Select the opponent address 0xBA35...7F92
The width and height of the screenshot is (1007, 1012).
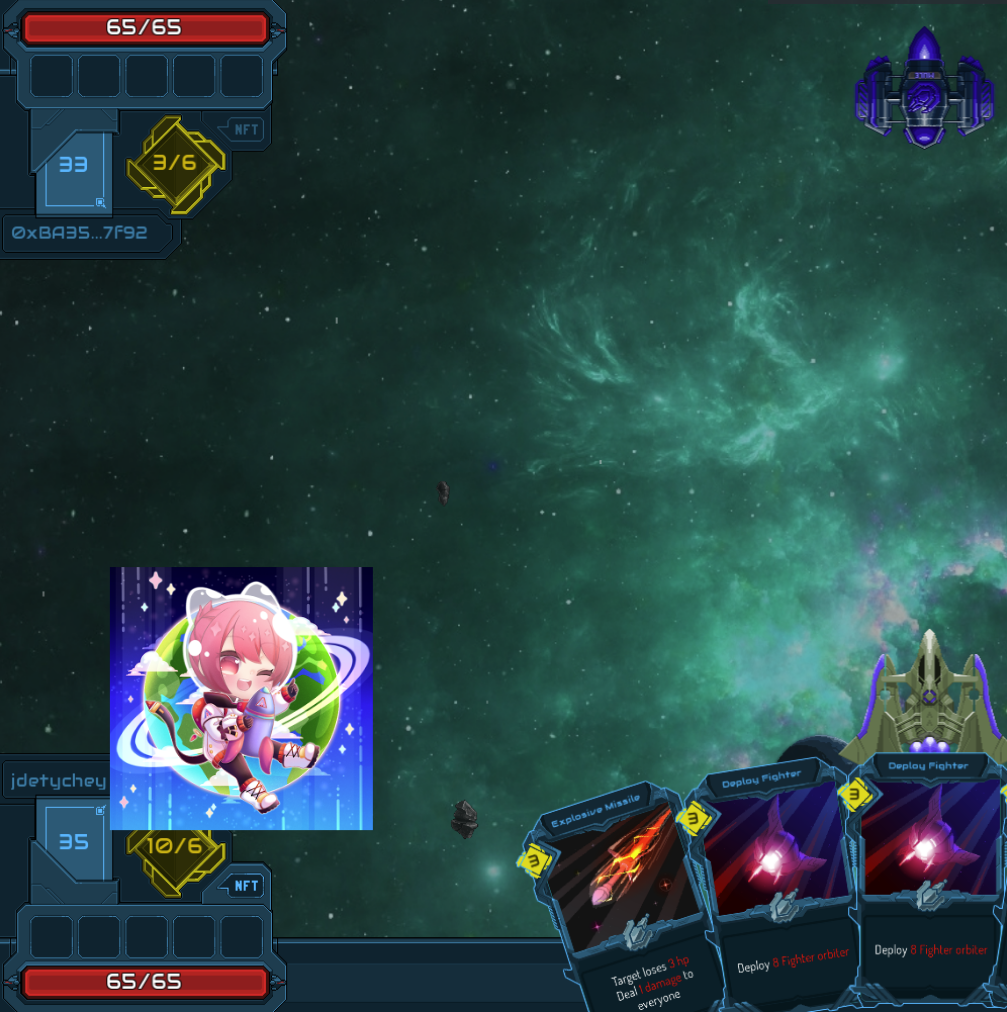click(x=80, y=234)
